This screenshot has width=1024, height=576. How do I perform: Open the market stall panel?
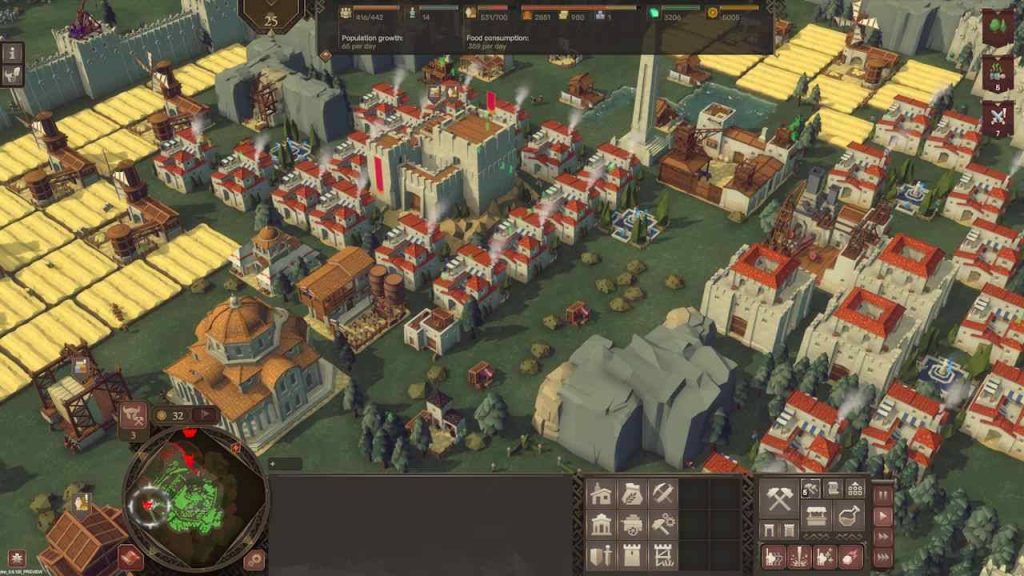[818, 517]
